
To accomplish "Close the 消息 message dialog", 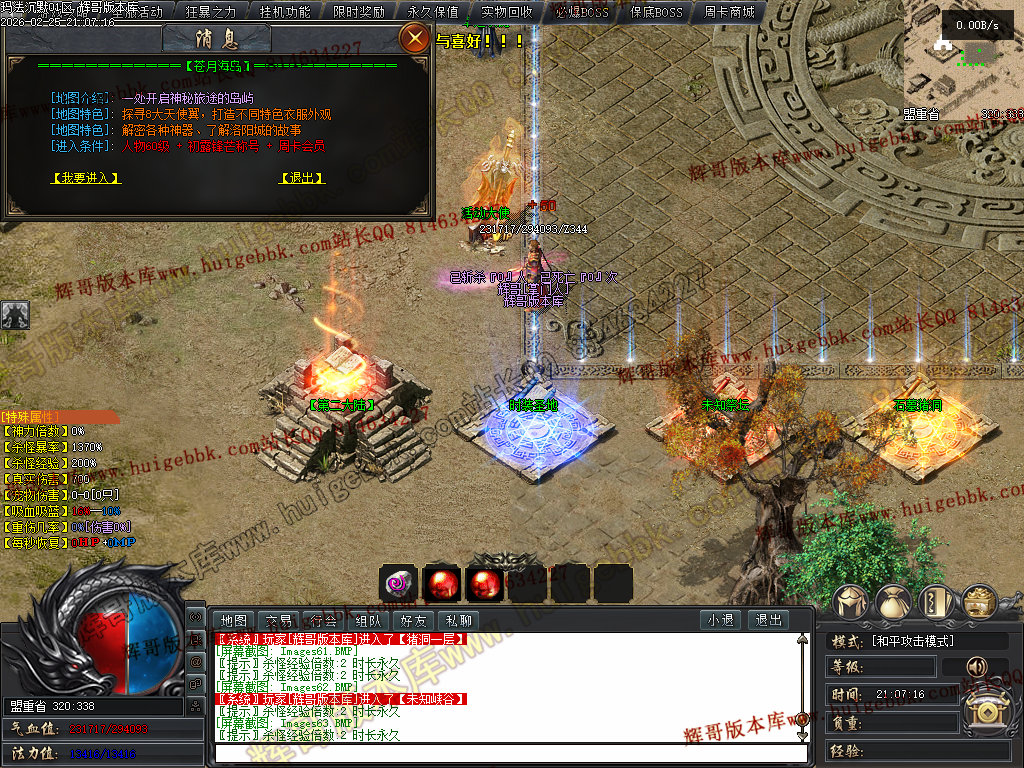I will point(413,39).
